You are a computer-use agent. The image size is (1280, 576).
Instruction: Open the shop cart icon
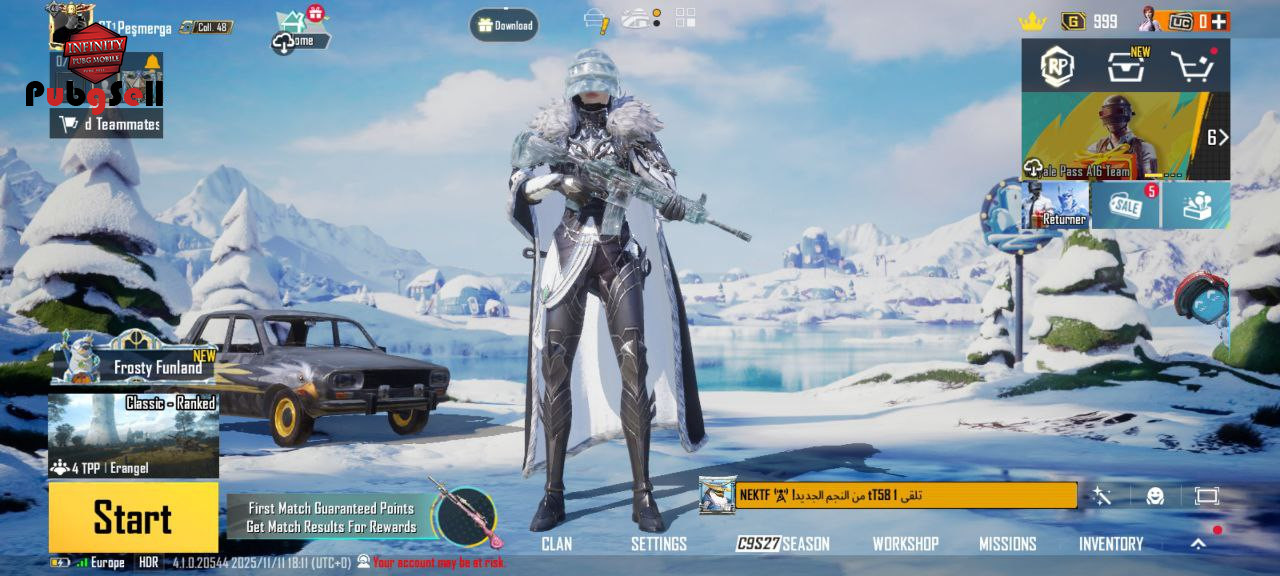coord(1192,67)
